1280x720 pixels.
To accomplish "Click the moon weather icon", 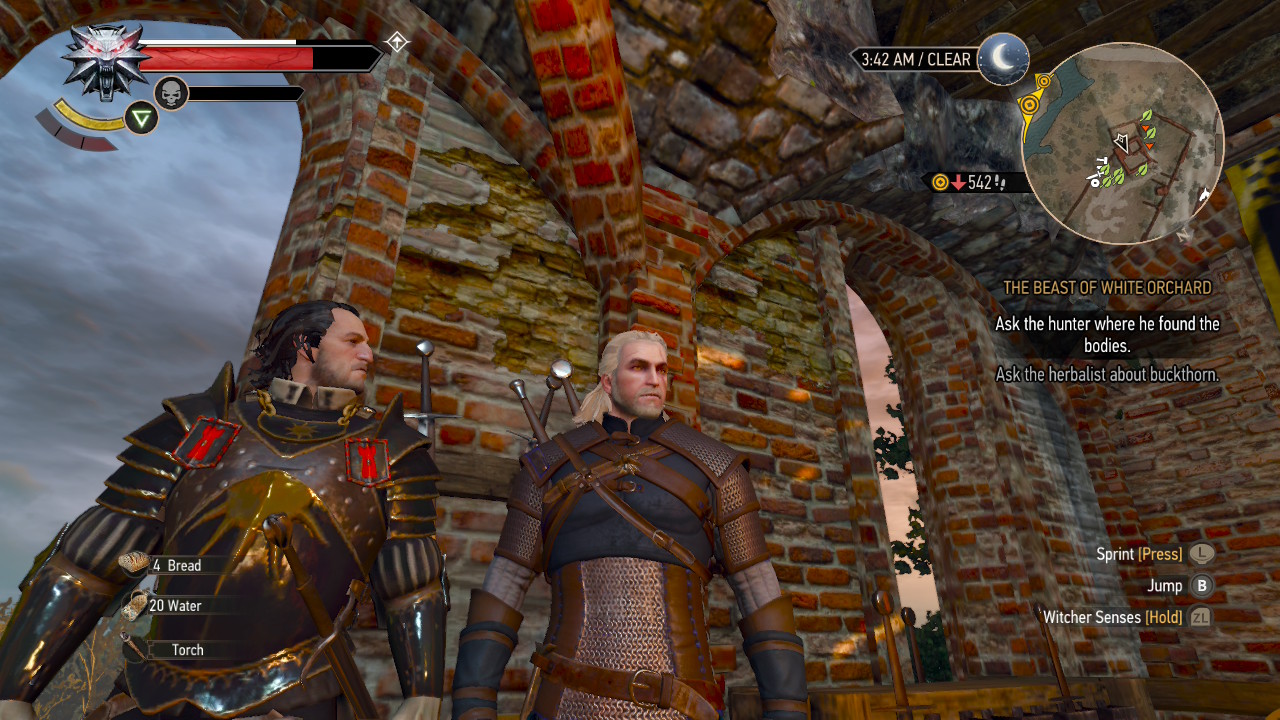I will tap(1003, 59).
